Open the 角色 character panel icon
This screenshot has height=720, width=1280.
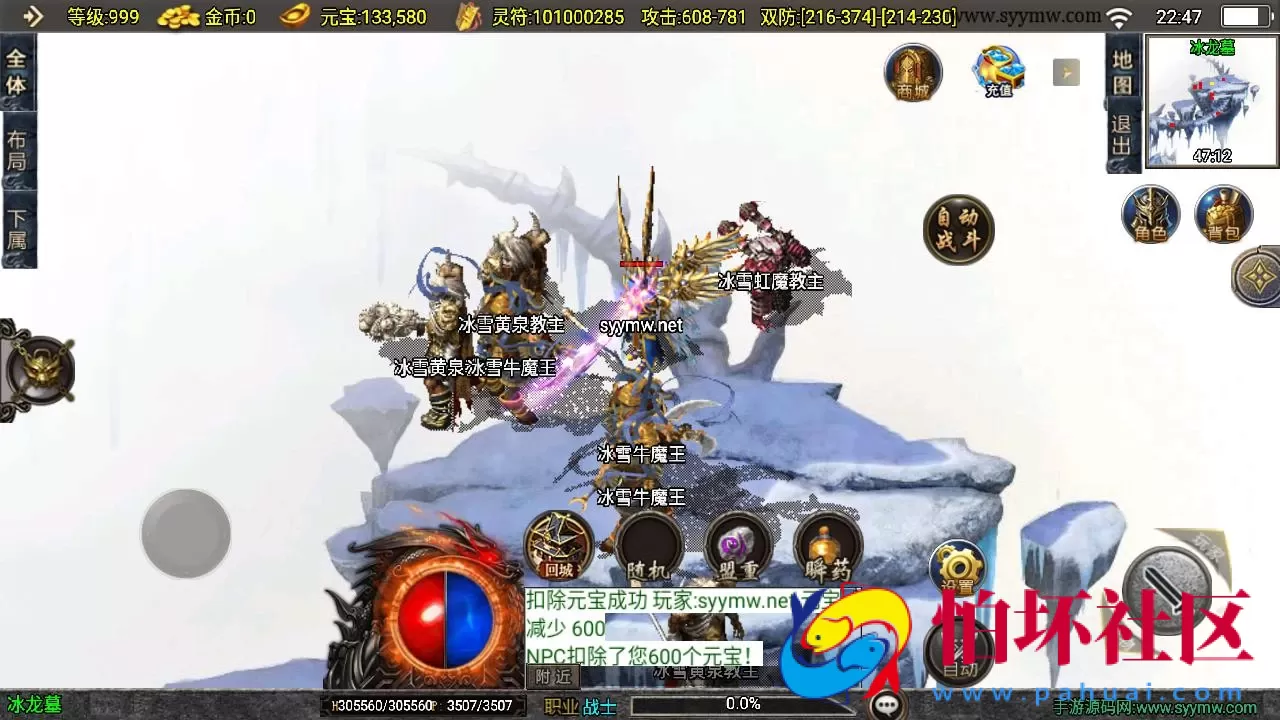pyautogui.click(x=1151, y=213)
